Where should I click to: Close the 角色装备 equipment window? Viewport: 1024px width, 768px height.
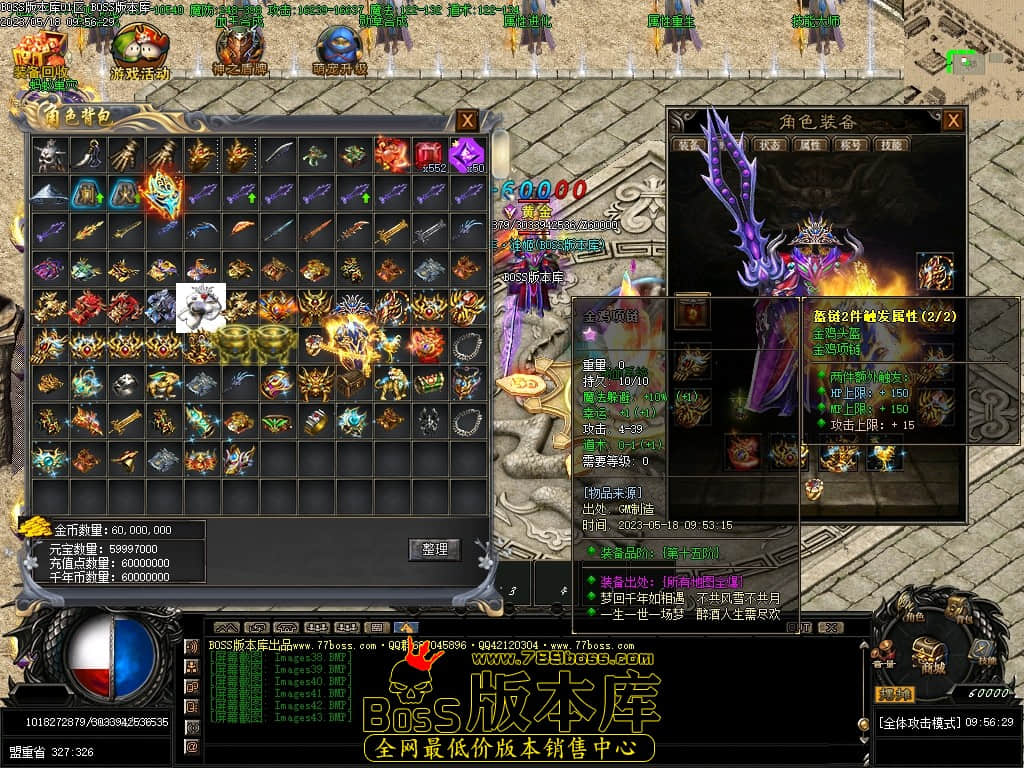pos(953,121)
